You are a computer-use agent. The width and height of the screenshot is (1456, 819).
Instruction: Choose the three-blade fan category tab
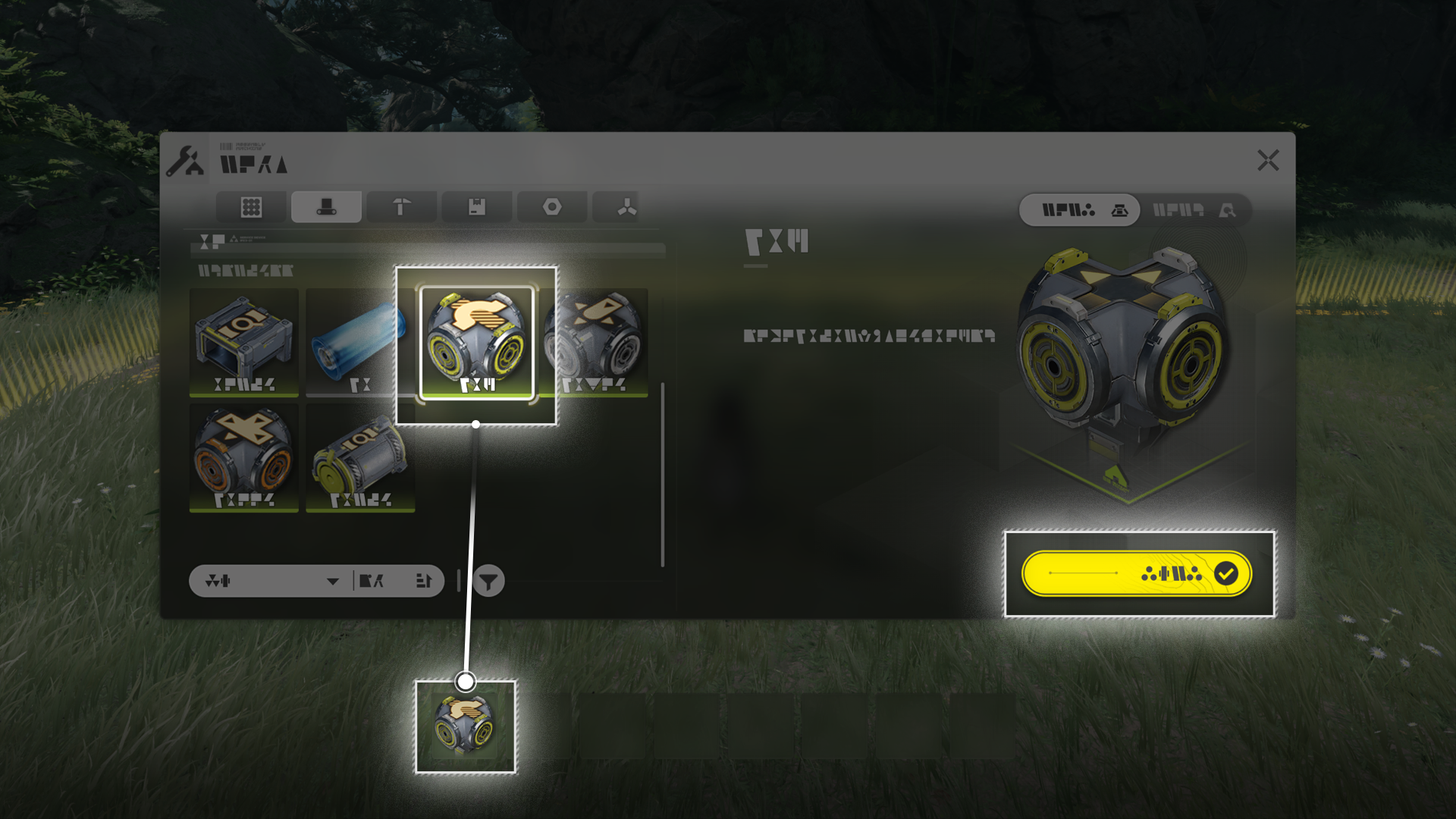[x=626, y=207]
